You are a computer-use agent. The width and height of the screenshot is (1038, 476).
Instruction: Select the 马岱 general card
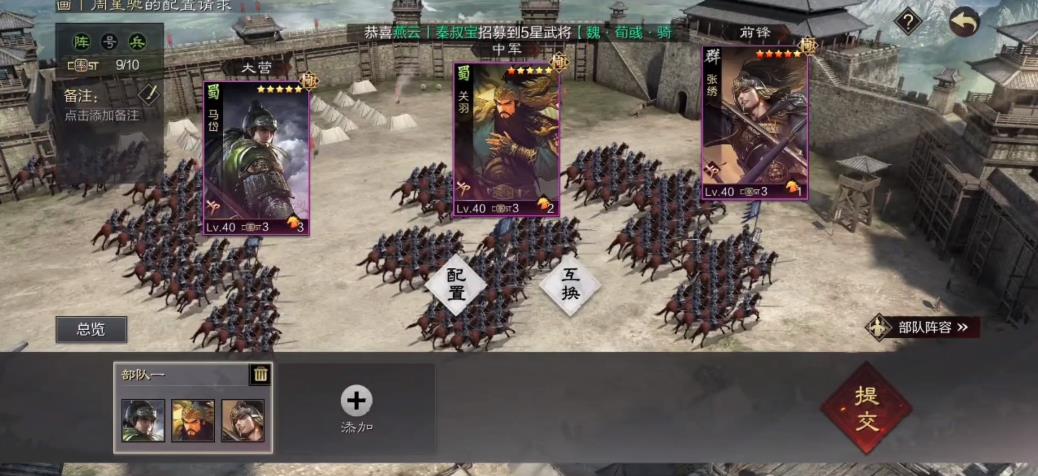257,158
